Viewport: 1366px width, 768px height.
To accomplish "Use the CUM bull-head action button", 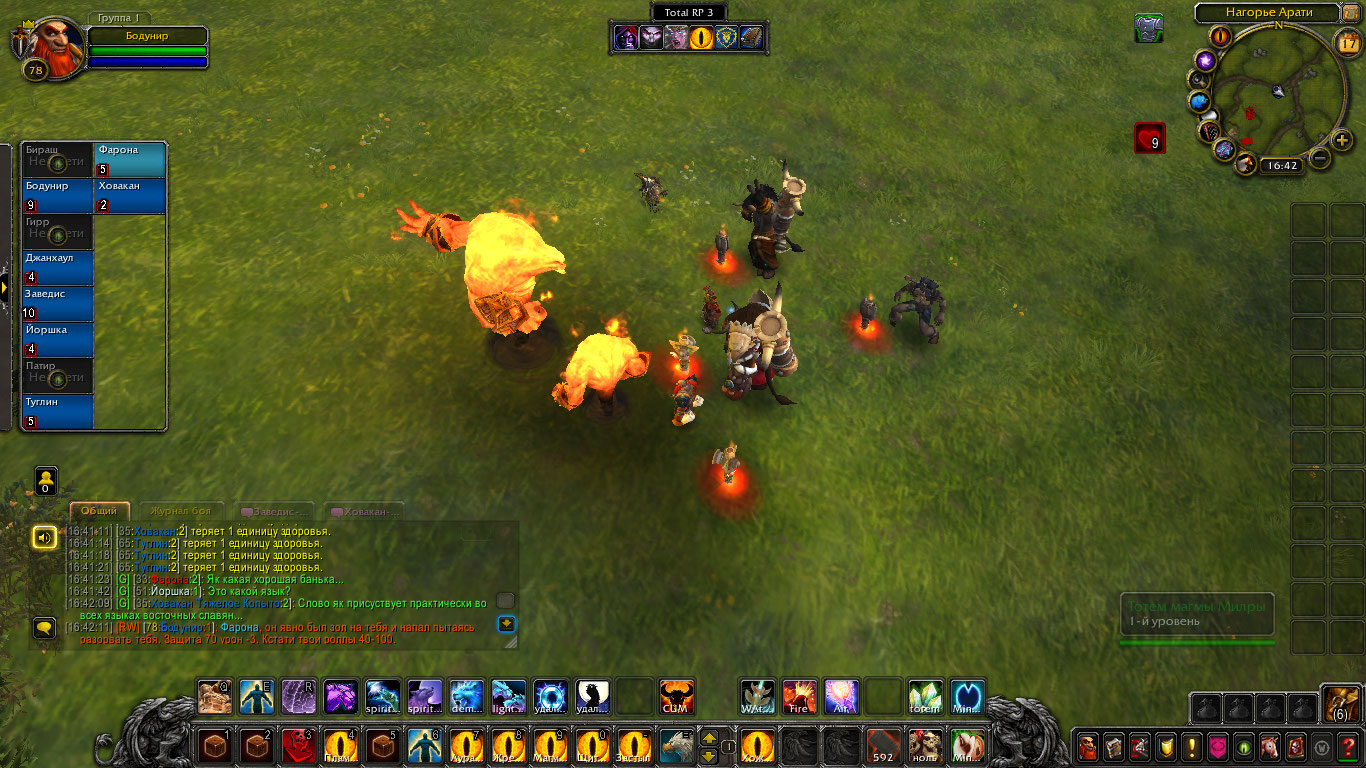I will [677, 696].
